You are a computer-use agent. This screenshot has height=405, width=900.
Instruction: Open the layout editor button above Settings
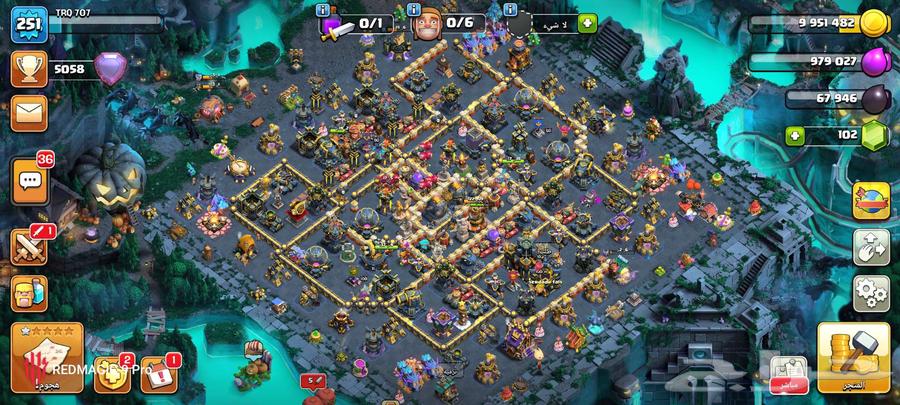(870, 248)
